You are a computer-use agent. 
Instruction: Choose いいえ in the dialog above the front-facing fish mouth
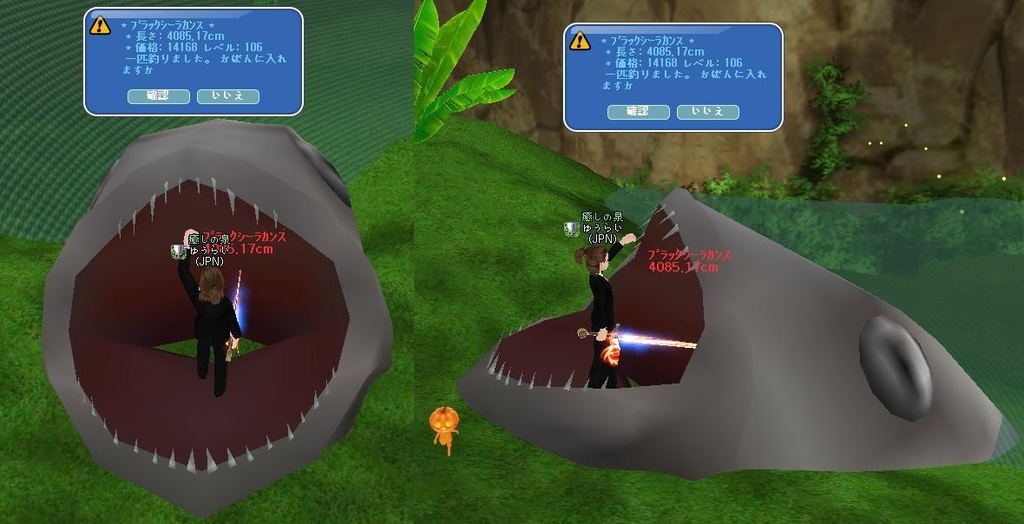[x=228, y=96]
